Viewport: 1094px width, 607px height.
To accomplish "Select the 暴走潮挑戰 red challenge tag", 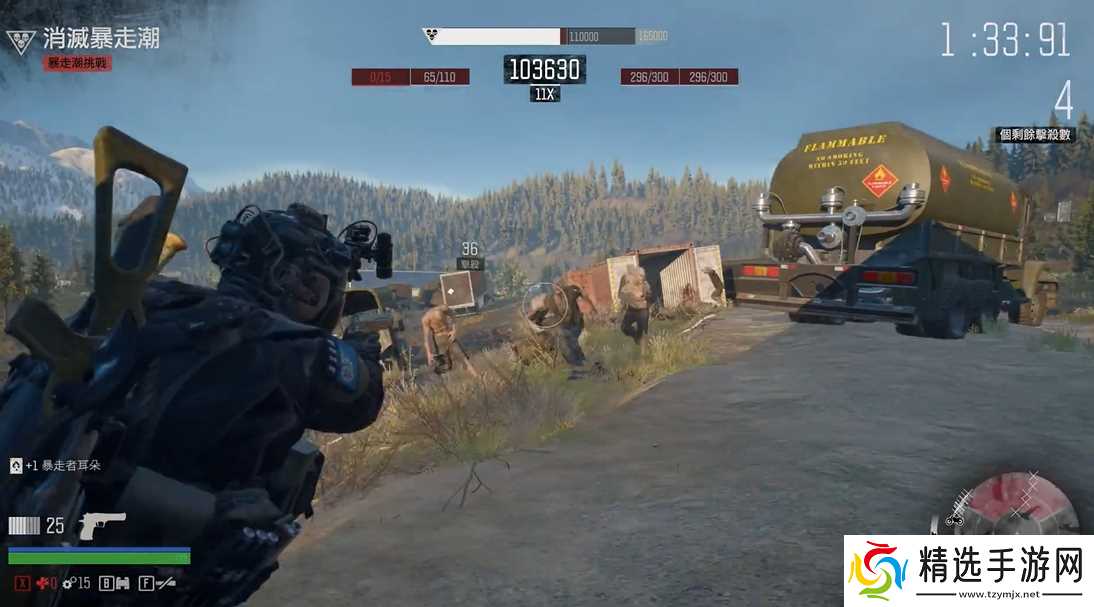I will pos(77,63).
